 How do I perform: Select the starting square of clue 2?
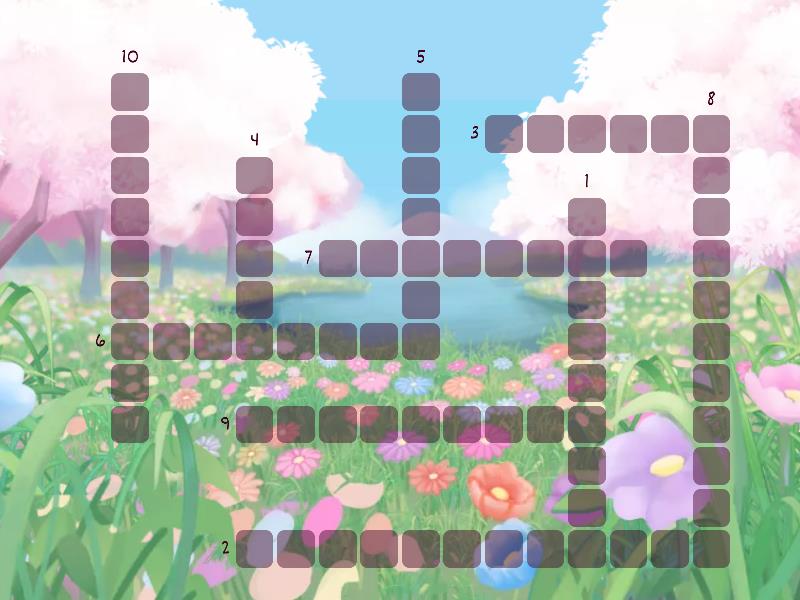coord(254,548)
